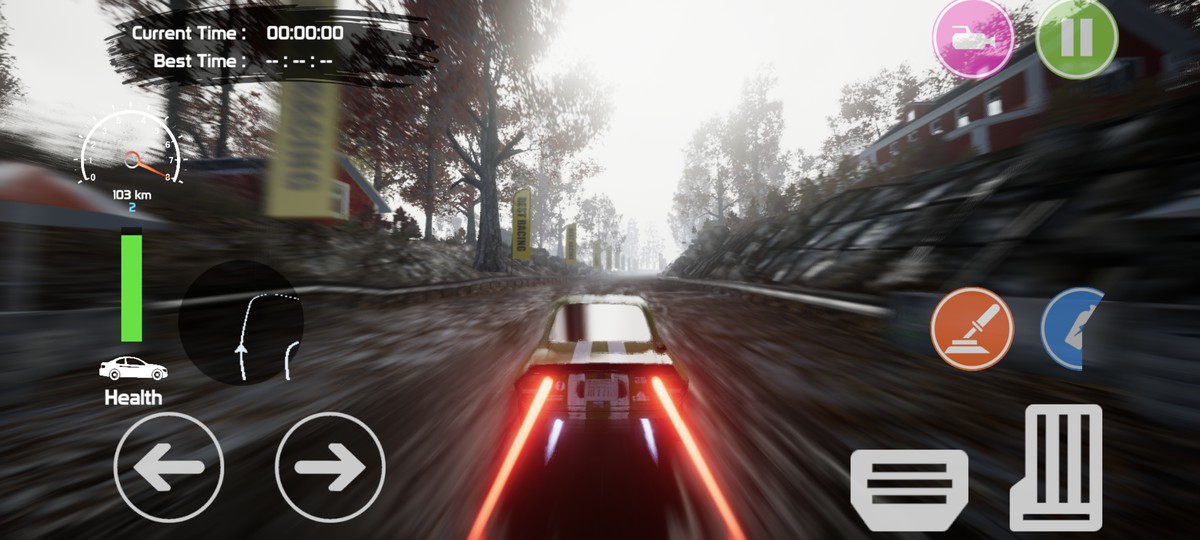Viewport: 1200px width, 540px height.
Task: Steer left with the left arrow button
Action: tap(169, 467)
